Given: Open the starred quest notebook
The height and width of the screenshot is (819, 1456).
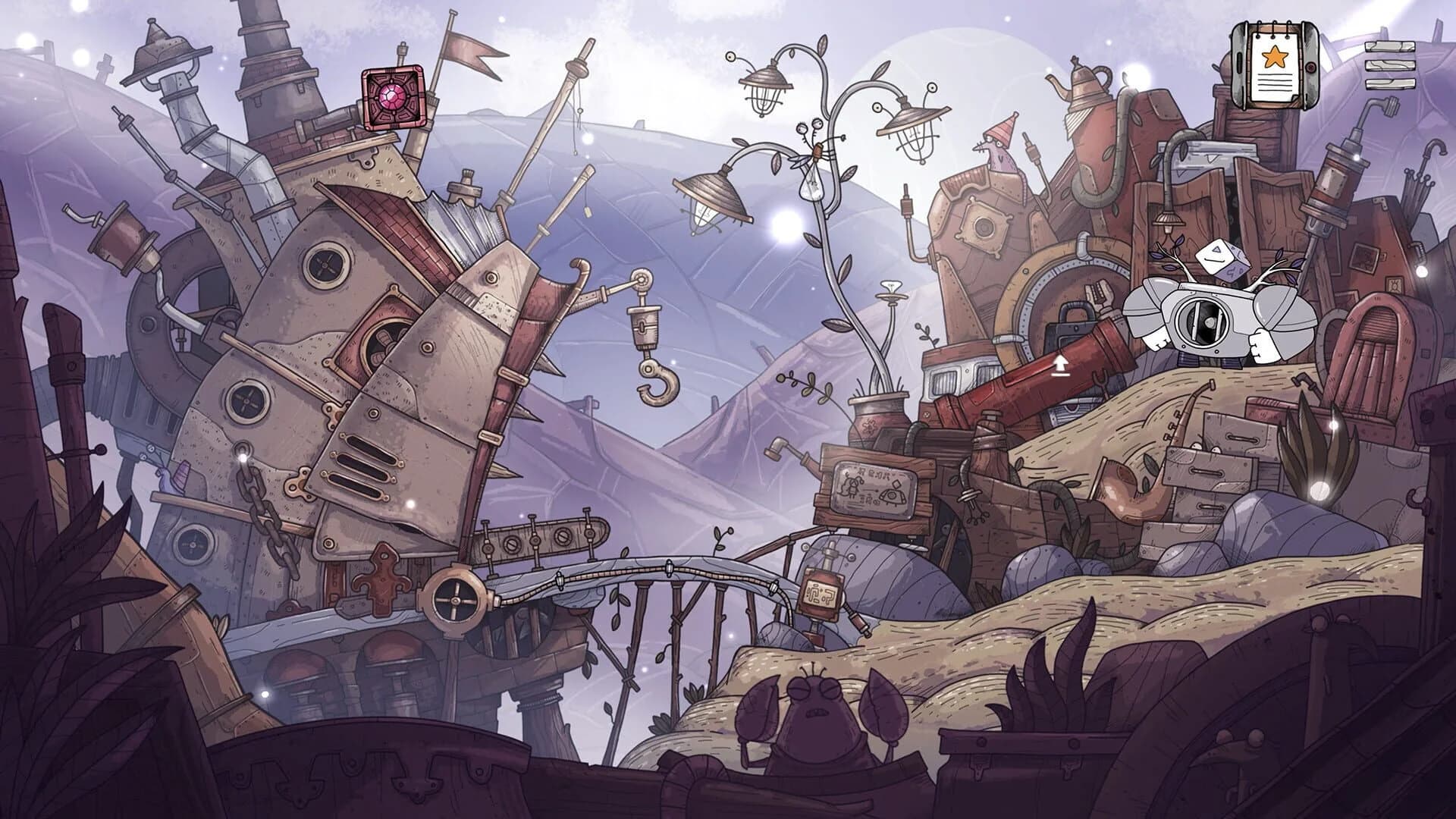Looking at the screenshot, I should tap(1274, 64).
